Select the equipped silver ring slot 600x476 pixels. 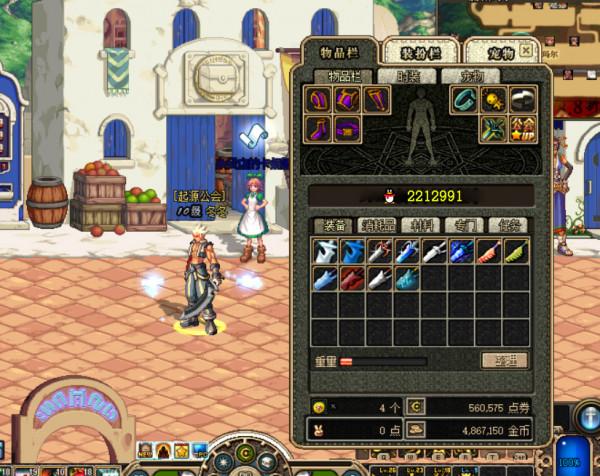coord(521,99)
